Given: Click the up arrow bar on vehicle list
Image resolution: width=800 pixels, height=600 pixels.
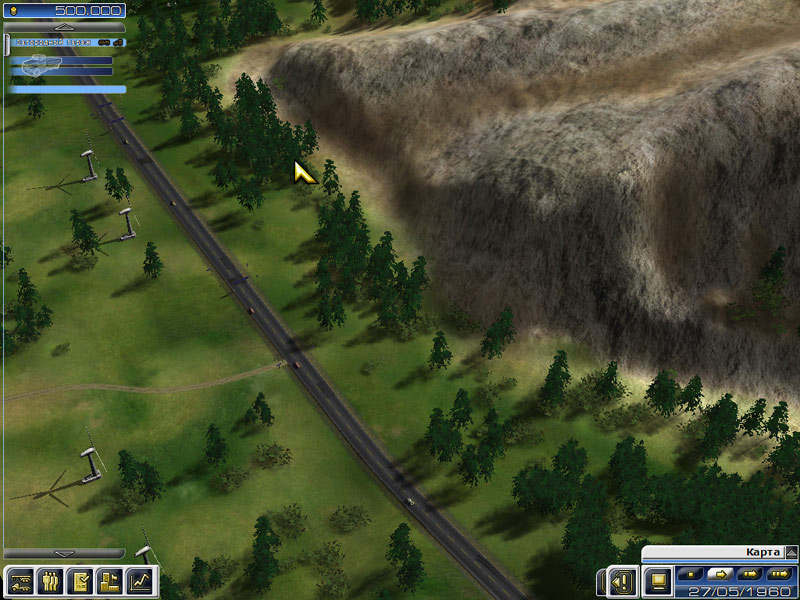Looking at the screenshot, I should 63,27.
